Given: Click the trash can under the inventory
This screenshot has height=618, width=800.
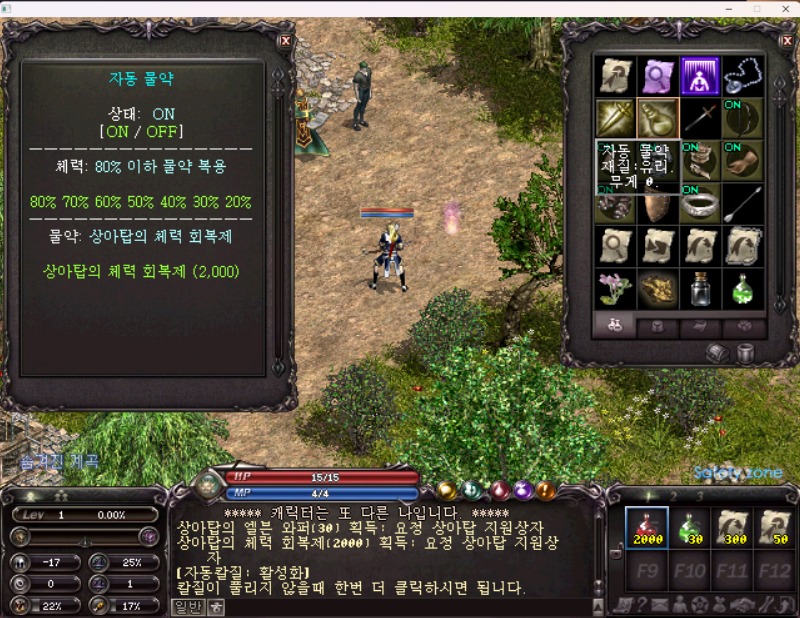Looking at the screenshot, I should [x=745, y=352].
